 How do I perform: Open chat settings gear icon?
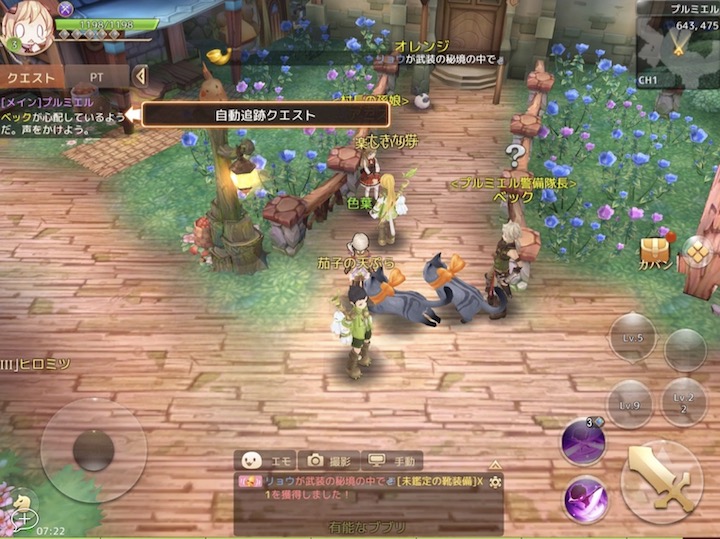tap(494, 482)
